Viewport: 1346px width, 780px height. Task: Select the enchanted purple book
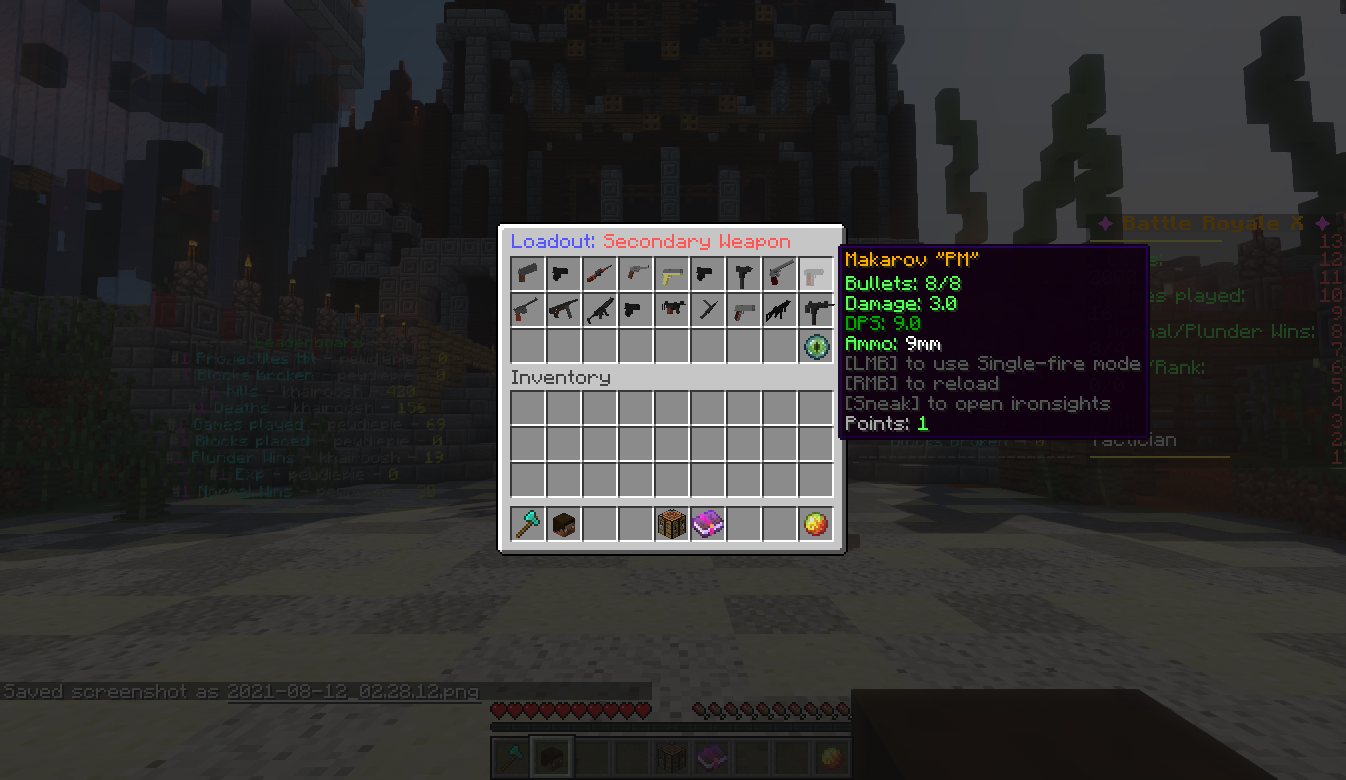pyautogui.click(x=708, y=524)
